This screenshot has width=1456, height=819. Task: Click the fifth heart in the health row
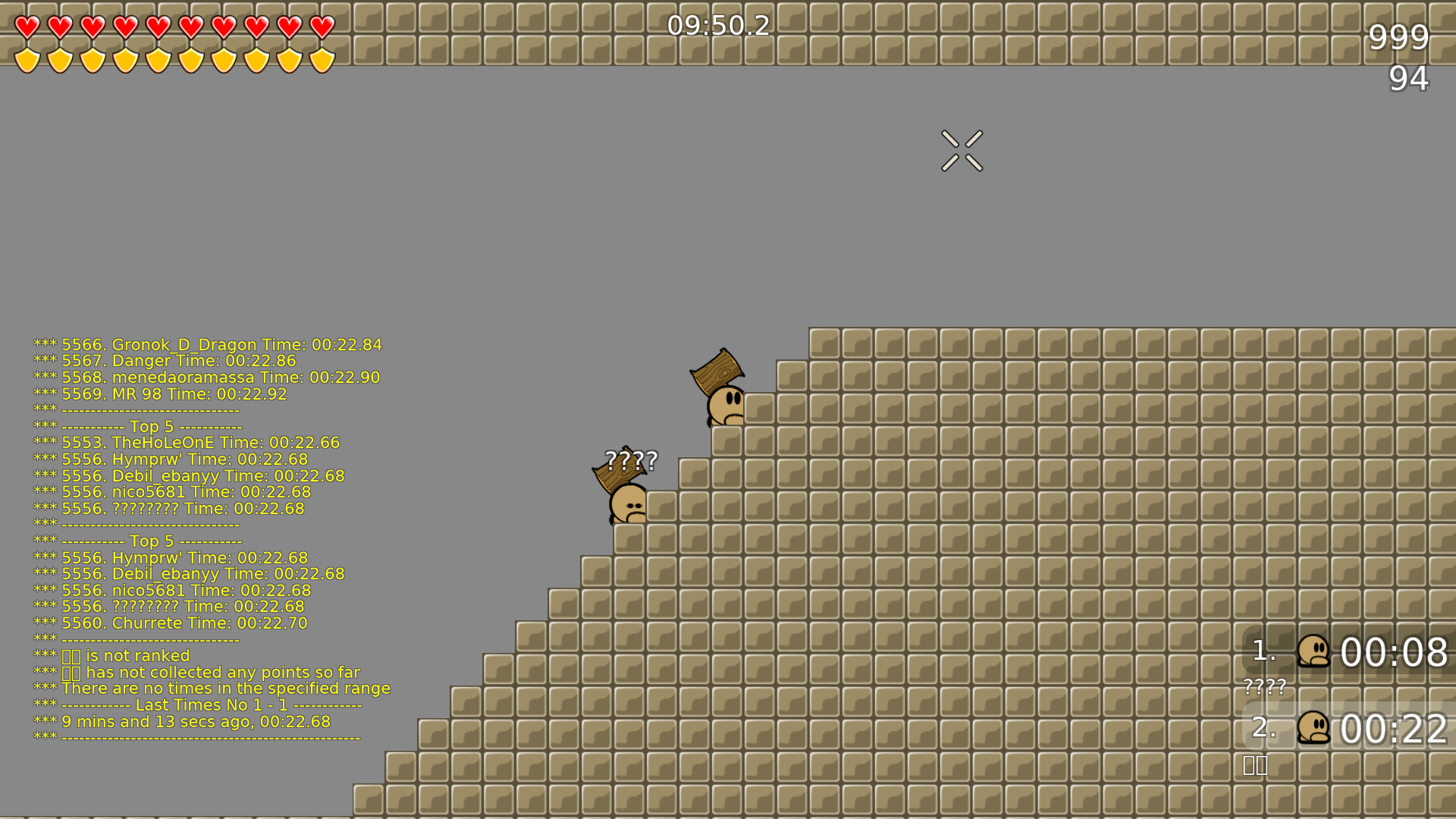coord(158,28)
